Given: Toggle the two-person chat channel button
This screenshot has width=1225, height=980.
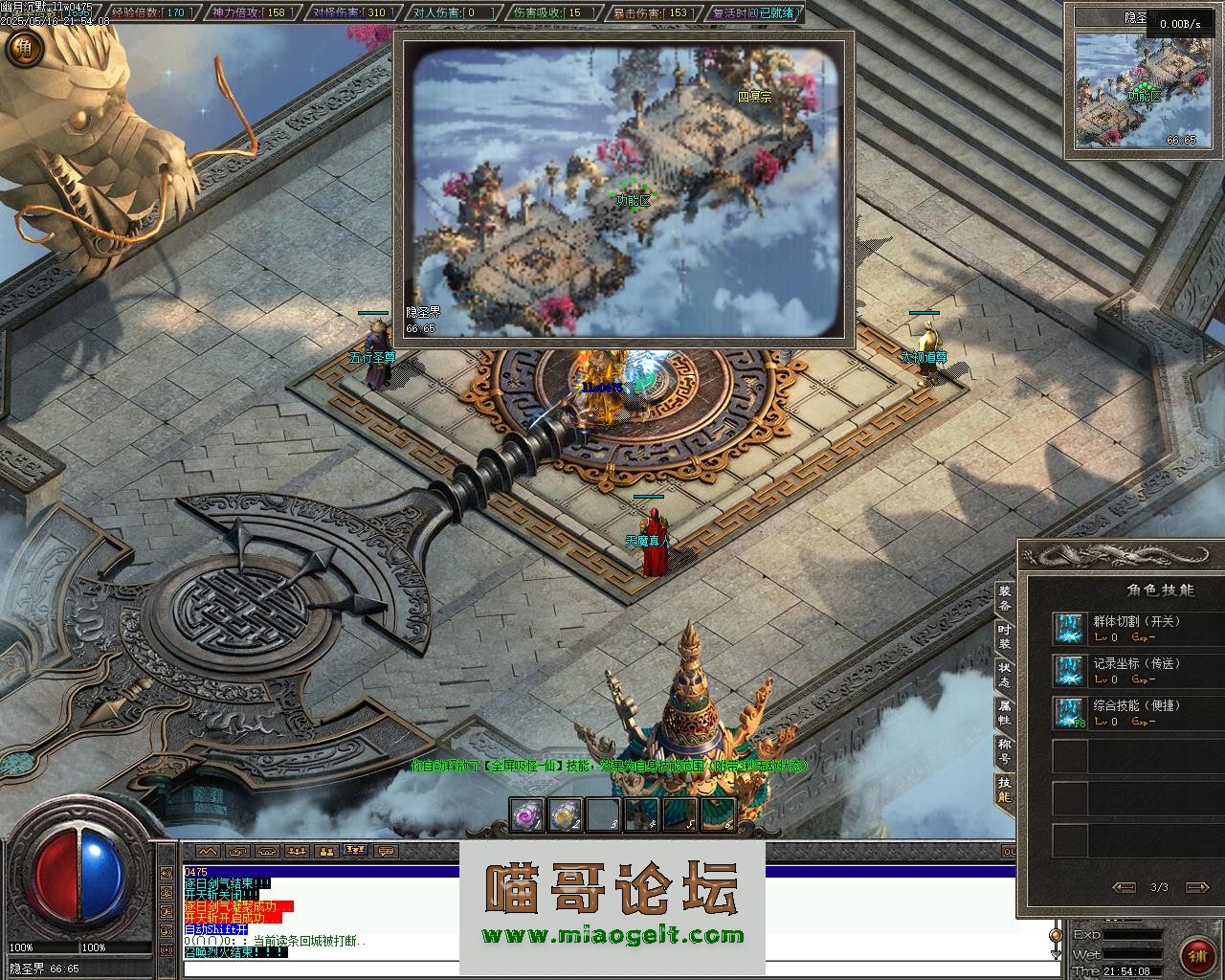Looking at the screenshot, I should tap(326, 851).
